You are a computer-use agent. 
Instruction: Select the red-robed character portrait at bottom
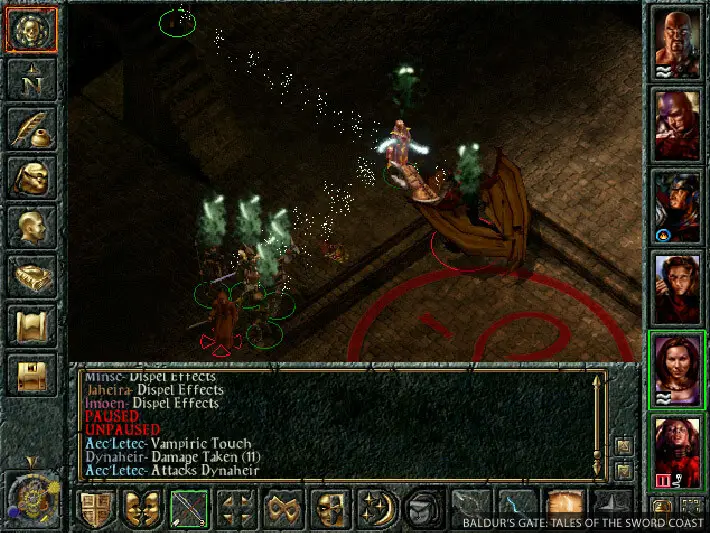(677, 450)
